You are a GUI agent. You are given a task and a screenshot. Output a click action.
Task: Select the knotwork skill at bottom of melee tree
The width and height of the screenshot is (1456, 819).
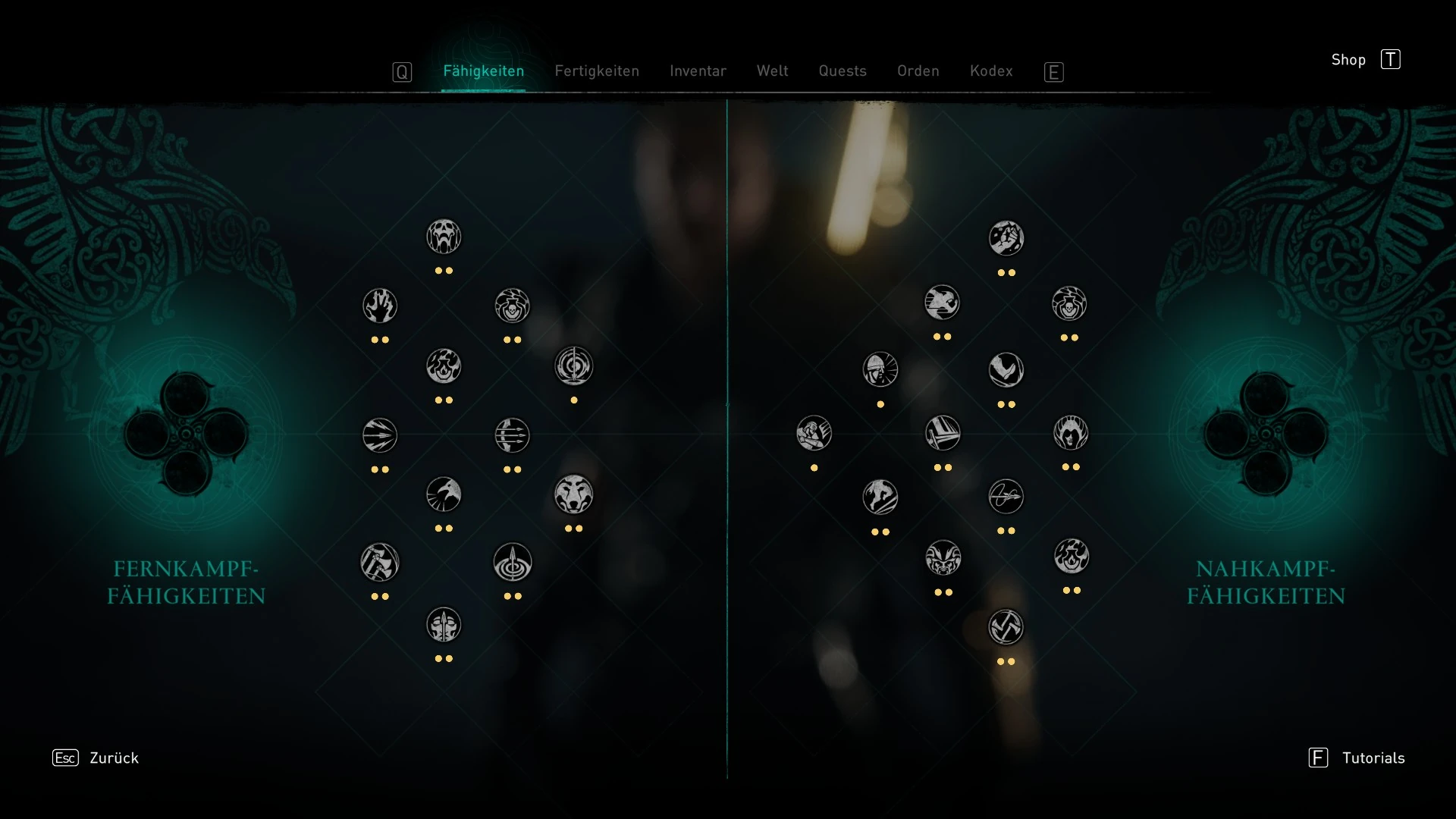pyautogui.click(x=1006, y=626)
